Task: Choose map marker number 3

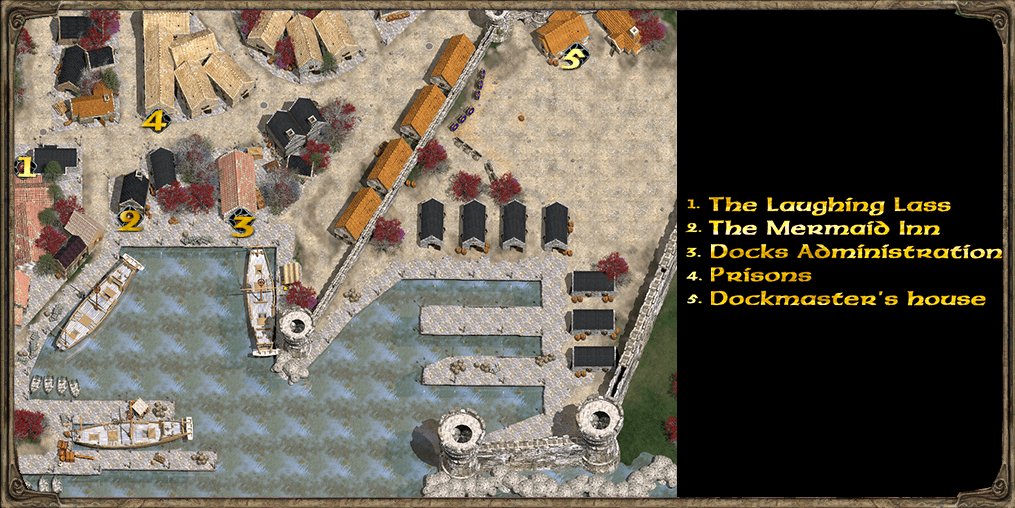Action: (x=241, y=226)
